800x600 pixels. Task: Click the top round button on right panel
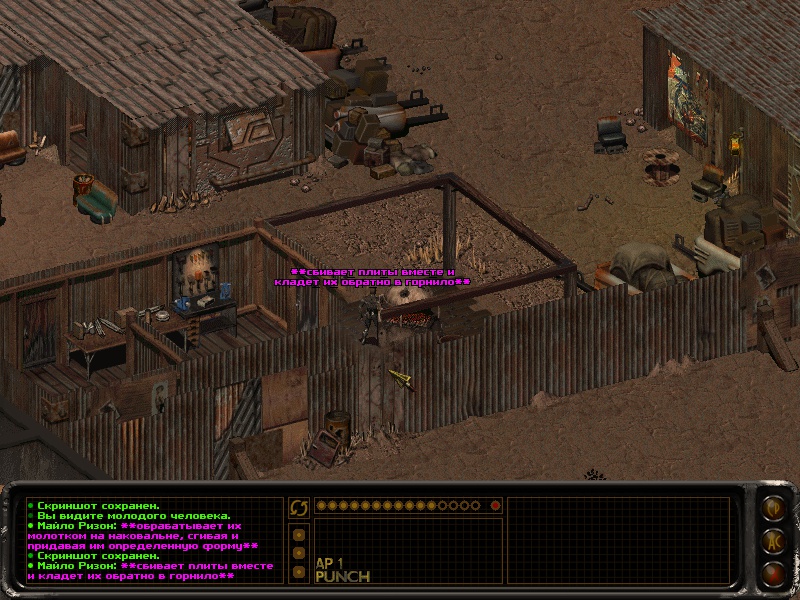tap(773, 507)
